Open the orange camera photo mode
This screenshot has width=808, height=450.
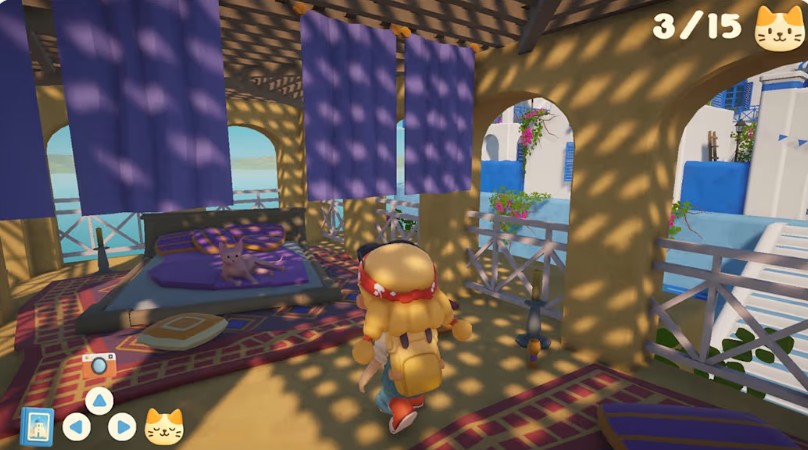(99, 366)
